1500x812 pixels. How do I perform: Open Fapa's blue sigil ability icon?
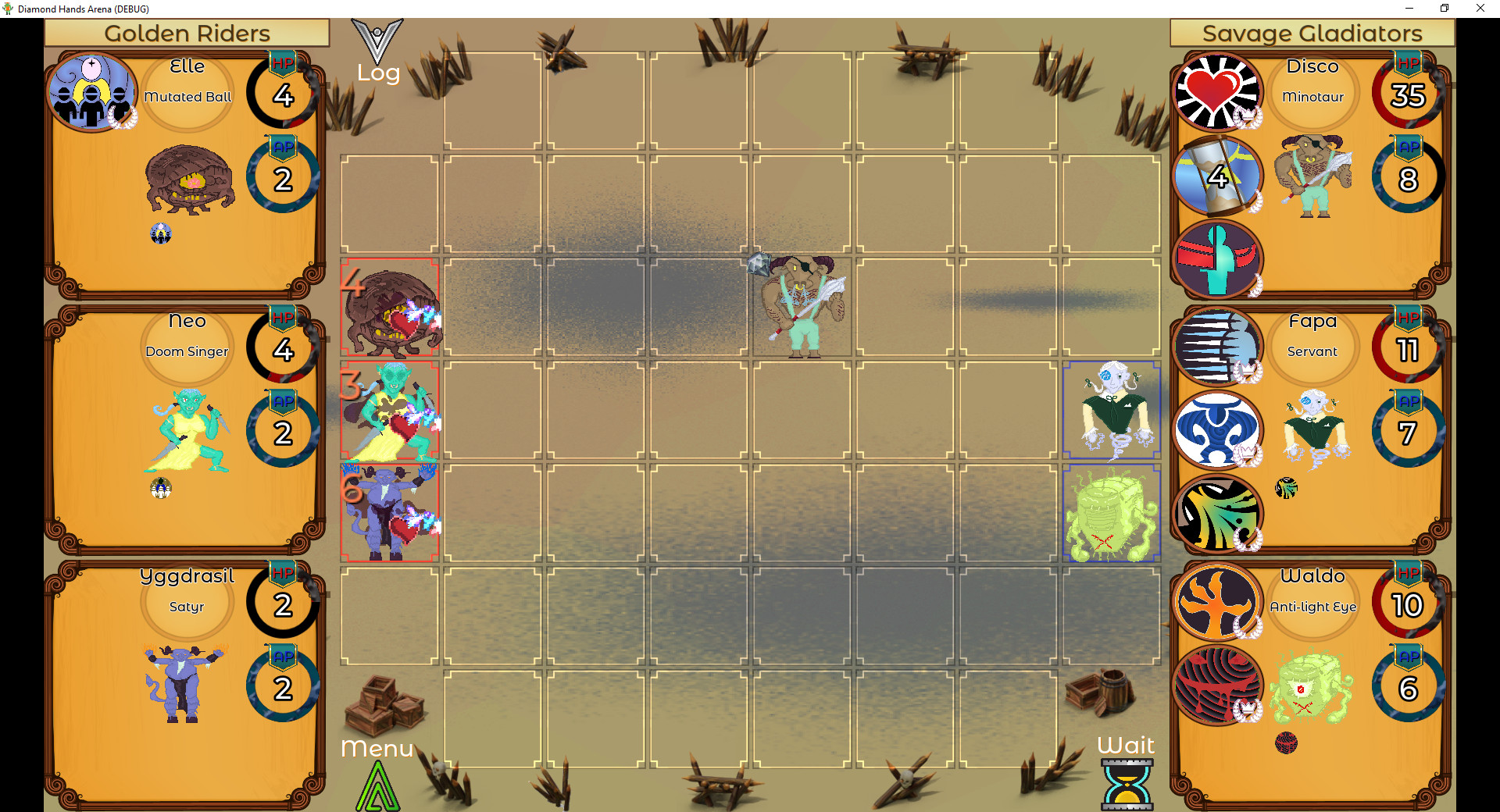pos(1217,430)
